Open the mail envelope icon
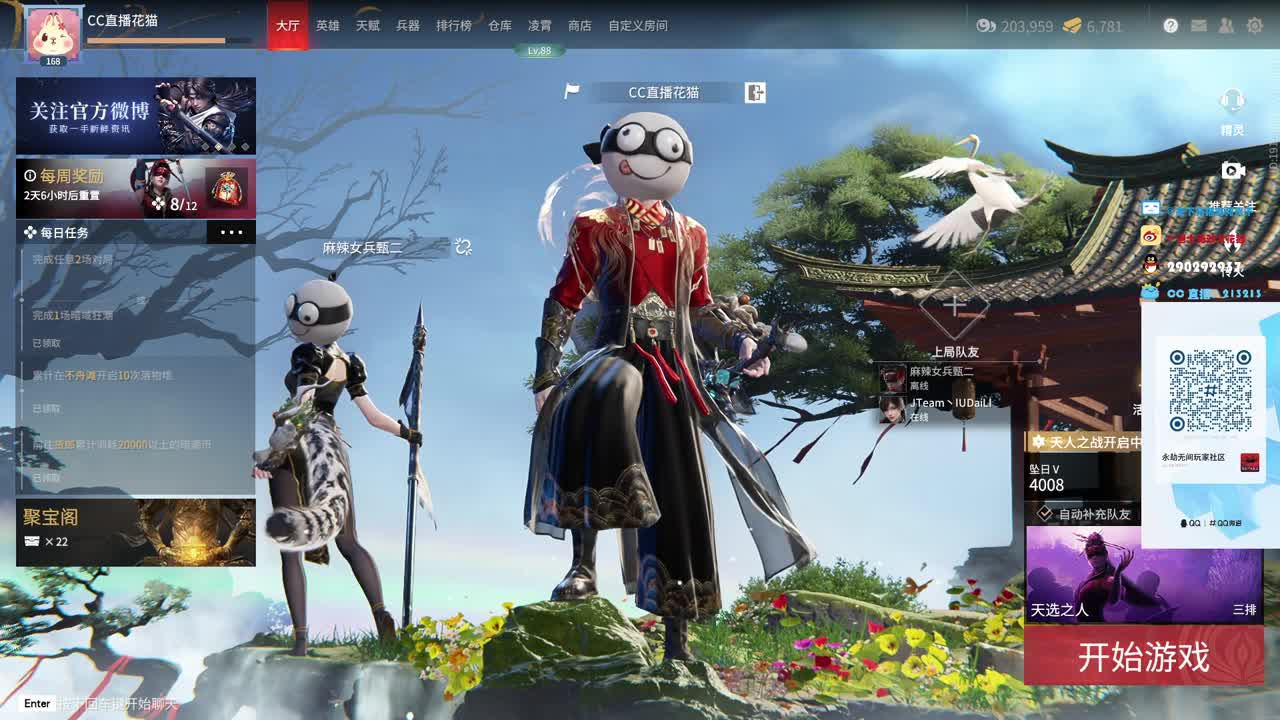Viewport: 1280px width, 720px height. (x=1199, y=26)
